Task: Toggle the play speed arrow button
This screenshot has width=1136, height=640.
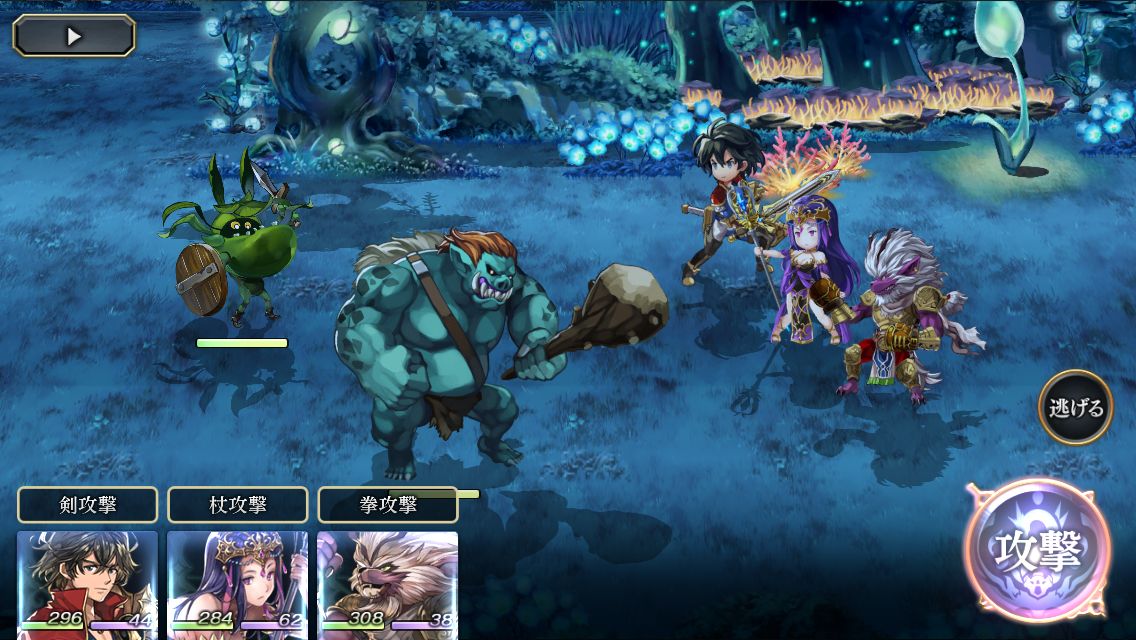Action: 74,36
